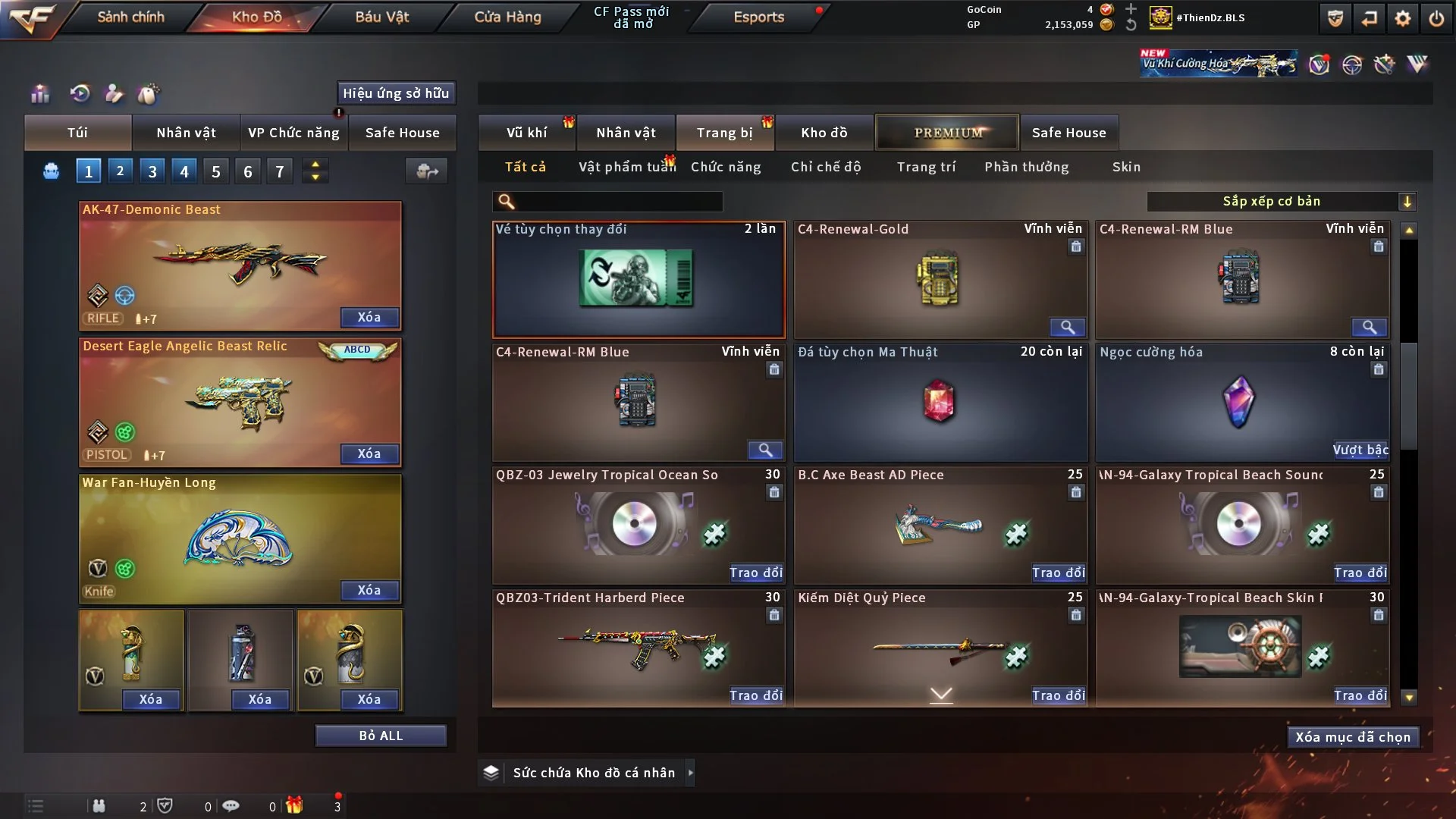Go to the Cửa Hàng shop
This screenshot has height=819, width=1456.
[507, 17]
